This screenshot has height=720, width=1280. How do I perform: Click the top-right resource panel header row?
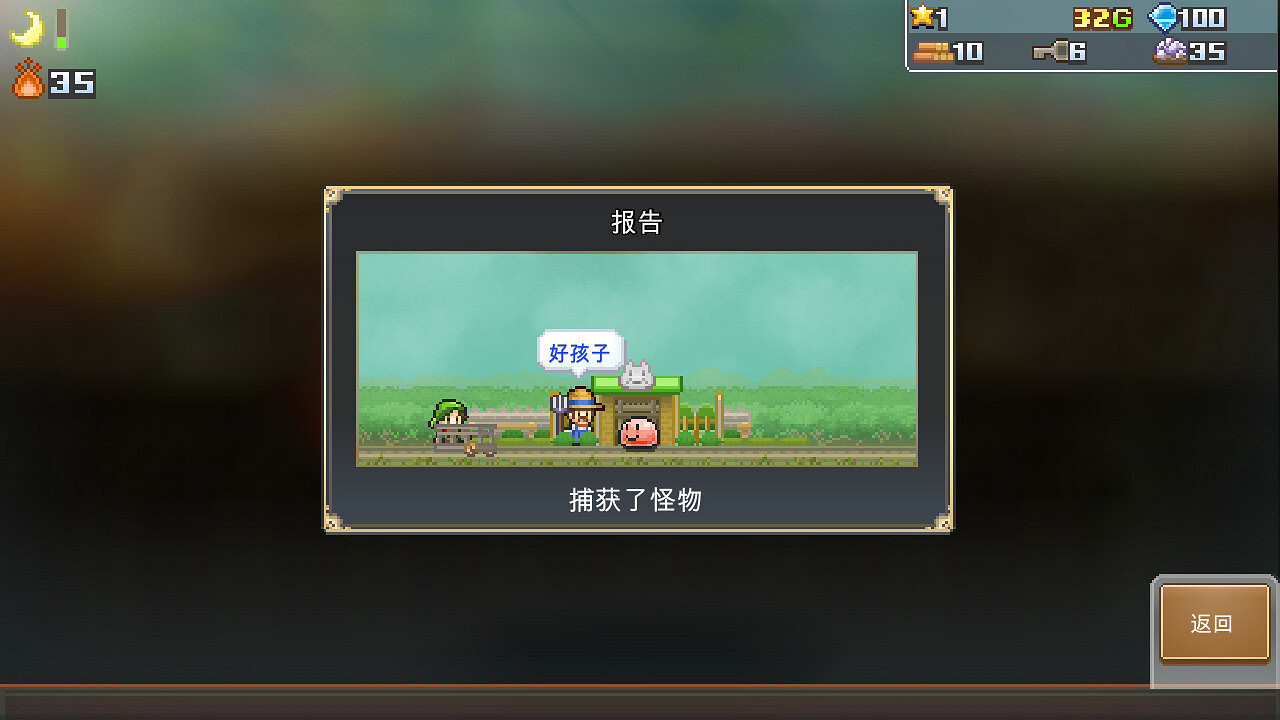pyautogui.click(x=1090, y=17)
